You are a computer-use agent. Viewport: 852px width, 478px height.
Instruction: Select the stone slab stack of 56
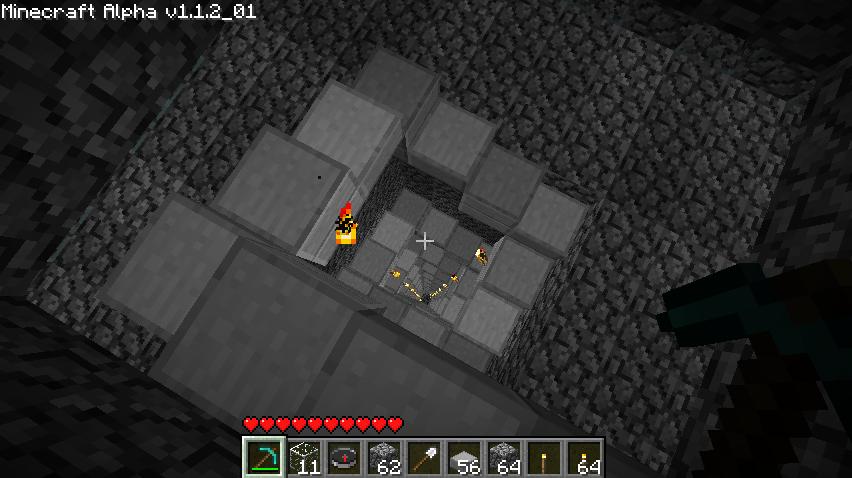click(463, 458)
